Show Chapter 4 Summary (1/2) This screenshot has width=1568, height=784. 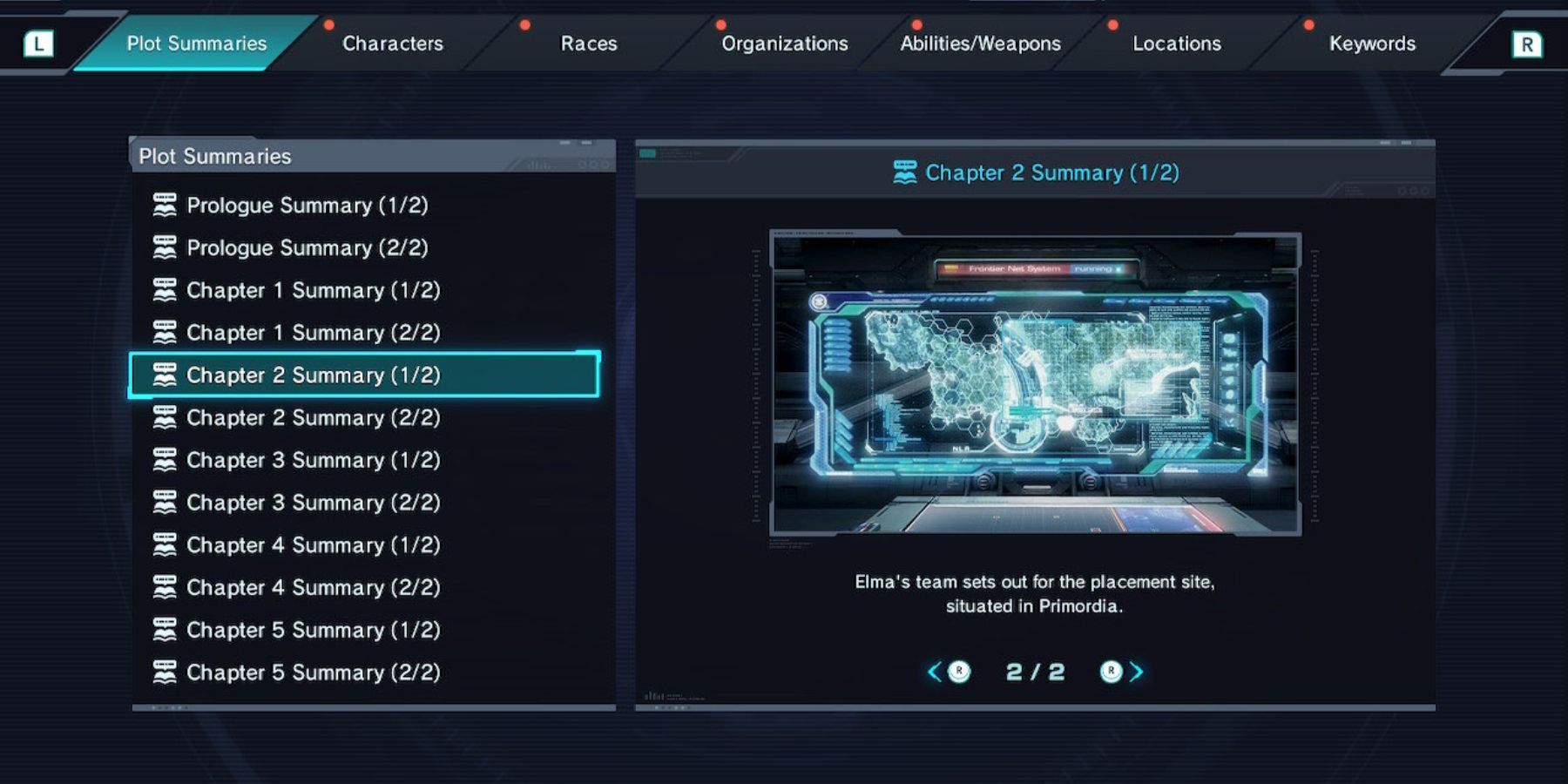(x=313, y=545)
